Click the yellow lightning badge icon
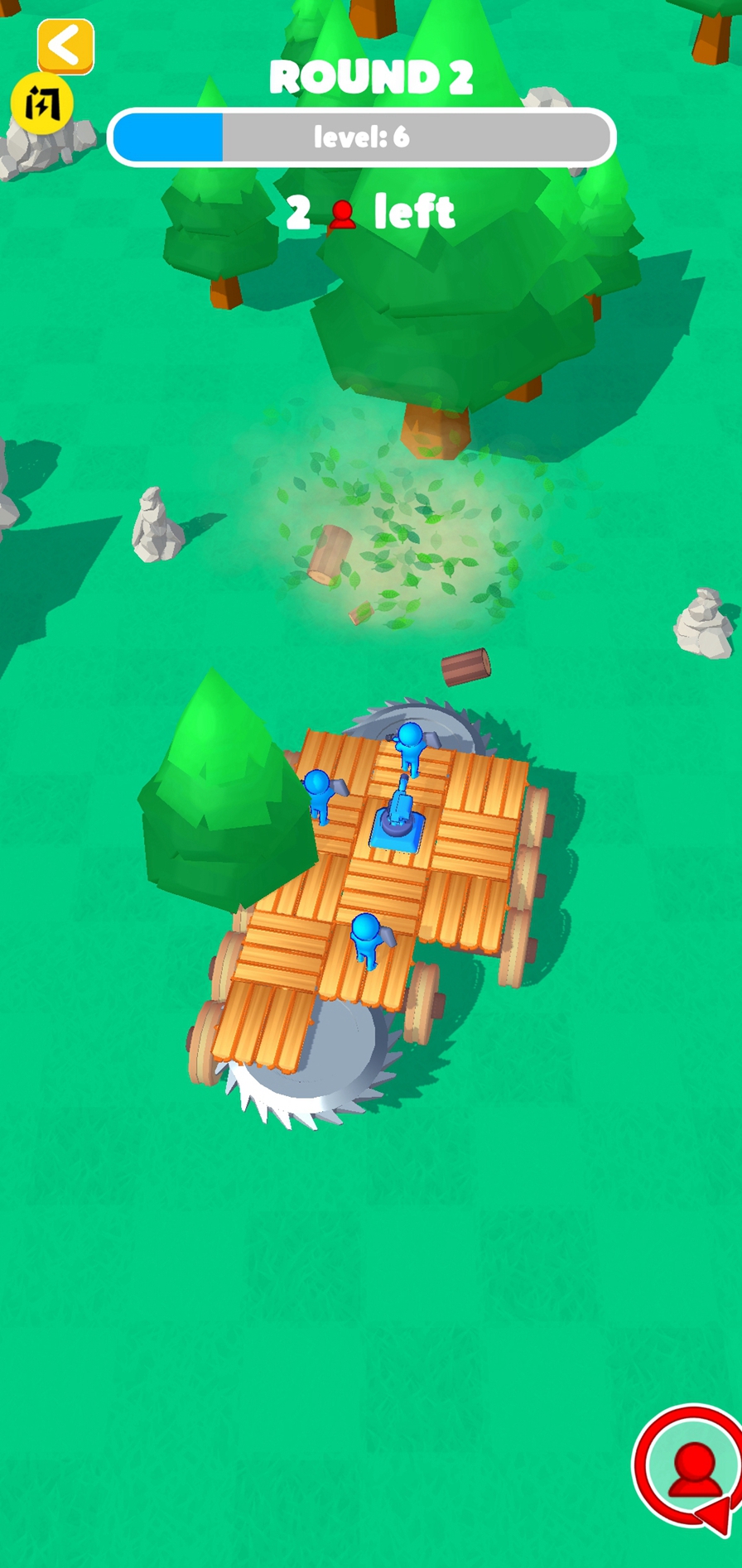This screenshot has width=742, height=1568. 41,104
